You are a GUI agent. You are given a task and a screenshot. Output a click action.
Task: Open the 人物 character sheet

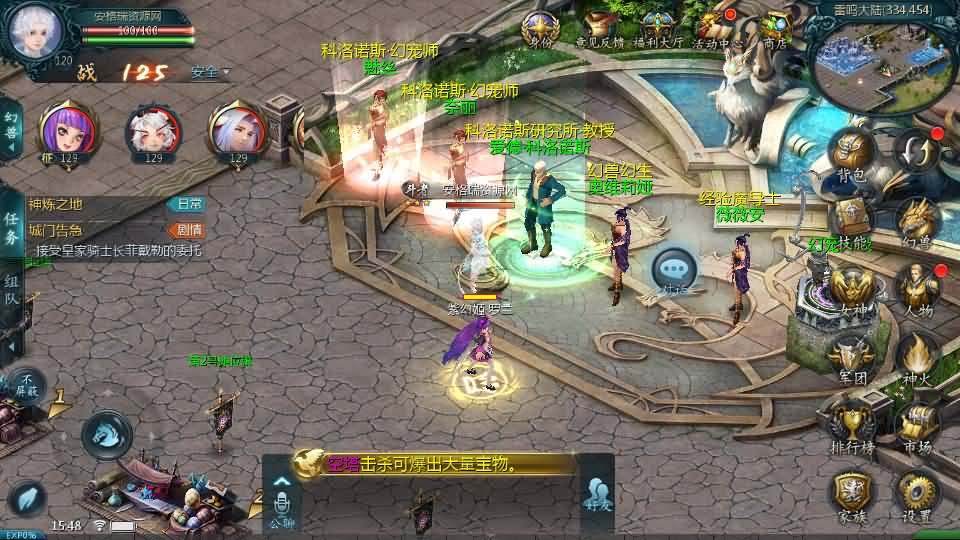coord(914,288)
